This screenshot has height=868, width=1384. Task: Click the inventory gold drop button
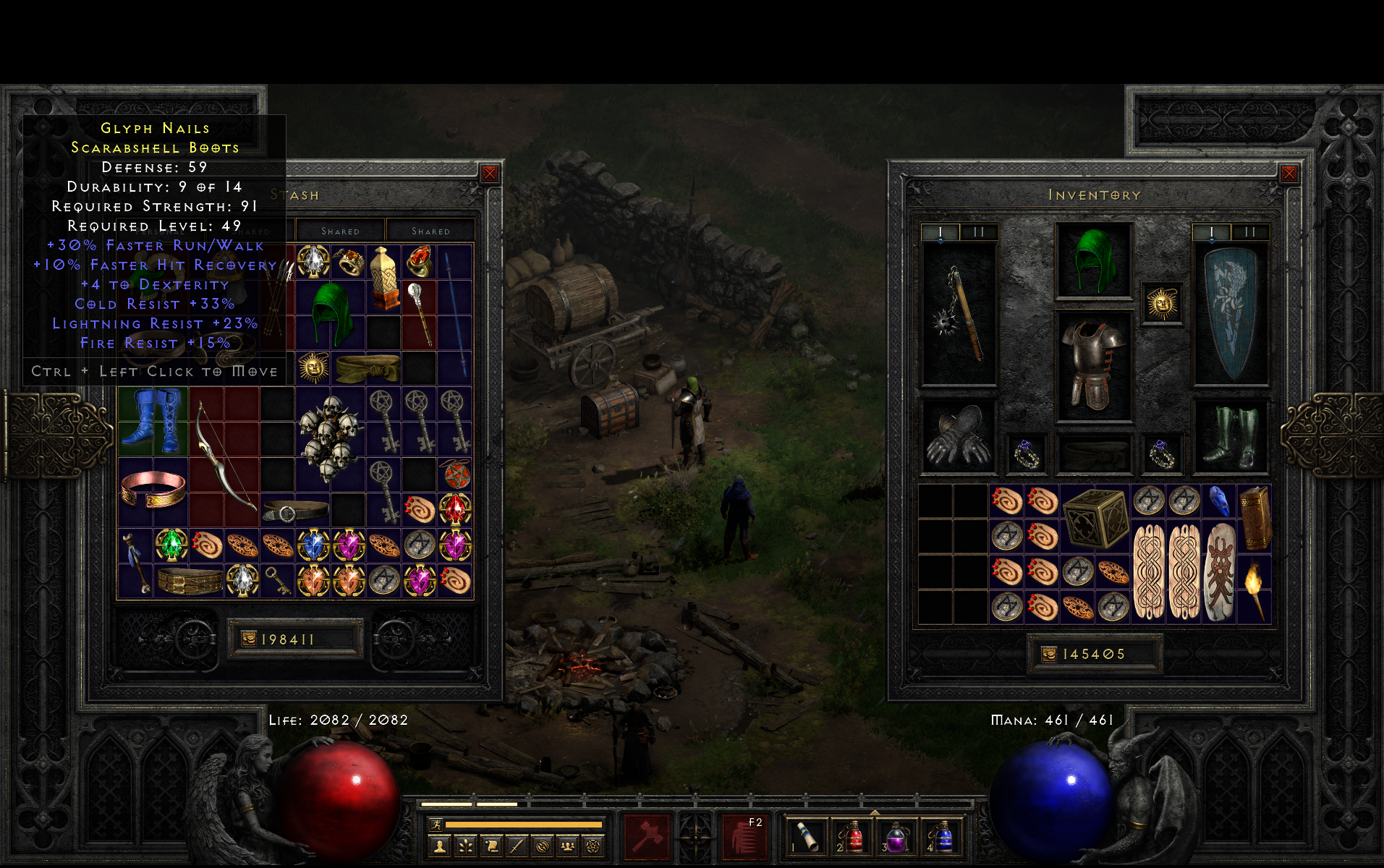coord(1049,654)
